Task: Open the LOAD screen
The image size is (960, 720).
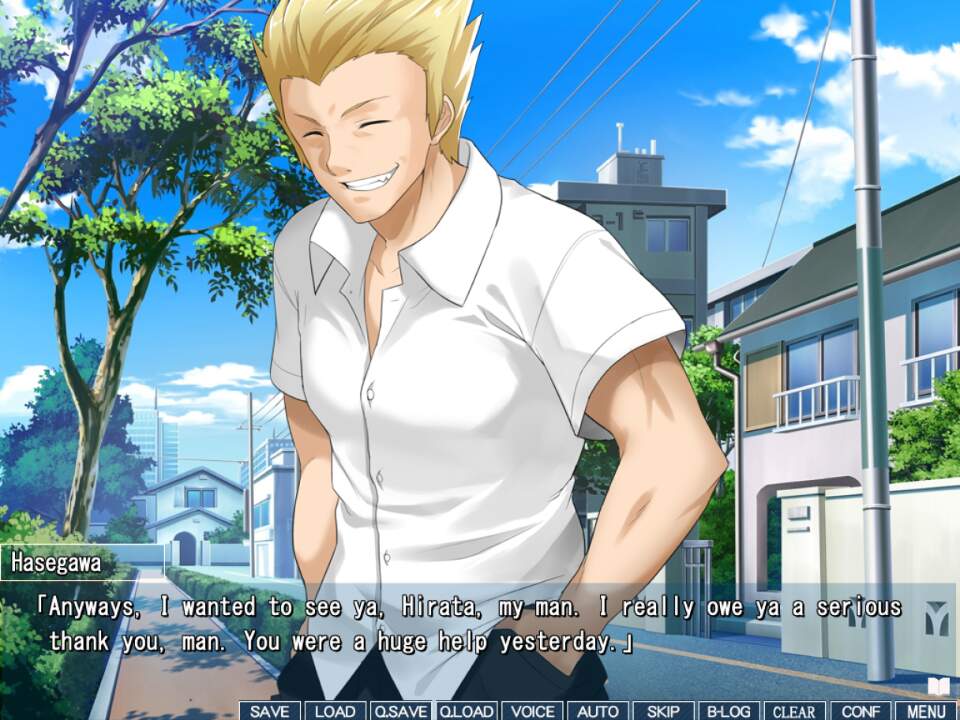Action: (335, 711)
